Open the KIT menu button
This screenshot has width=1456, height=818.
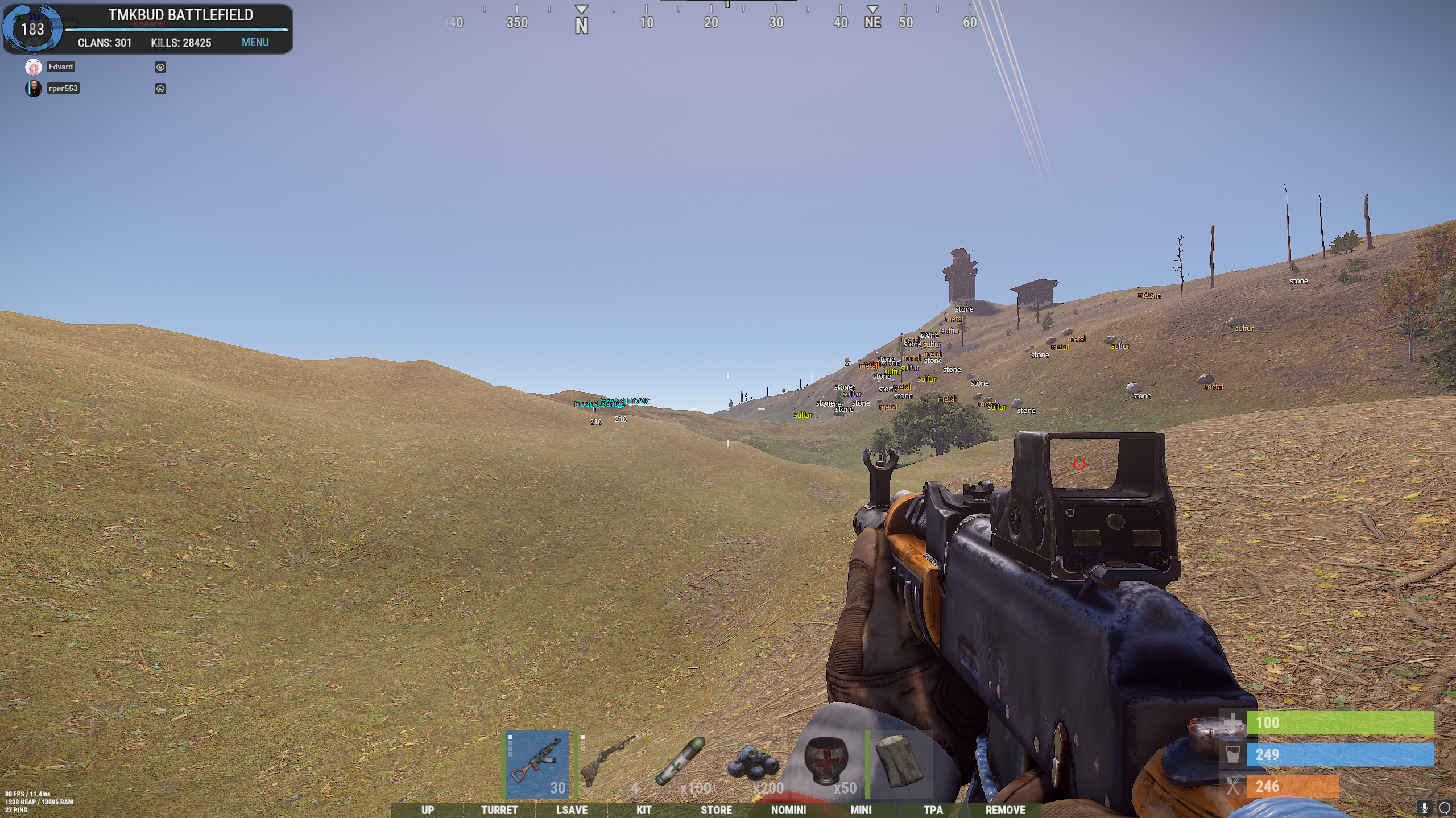point(644,810)
